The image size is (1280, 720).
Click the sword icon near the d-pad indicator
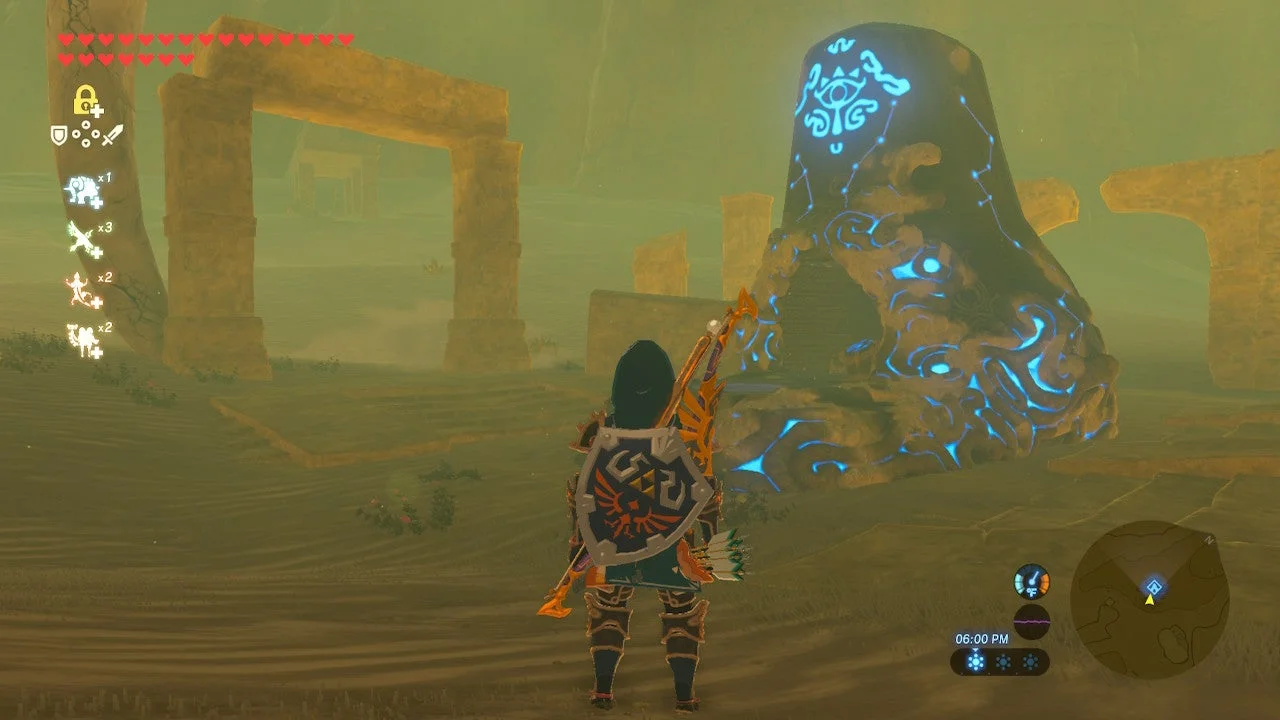(x=112, y=134)
